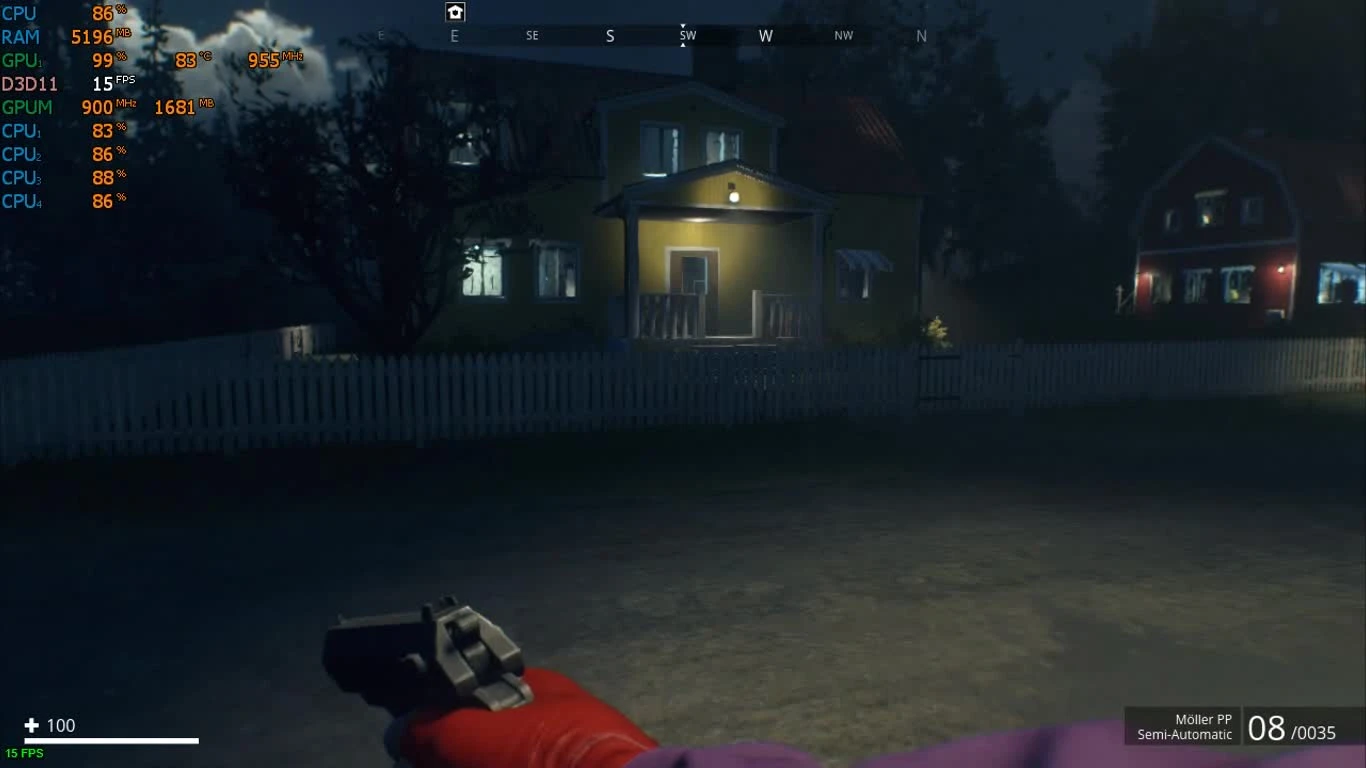This screenshot has width=1366, height=768.
Task: Click the 08 /0035 ammo counter
Action: (1290, 729)
